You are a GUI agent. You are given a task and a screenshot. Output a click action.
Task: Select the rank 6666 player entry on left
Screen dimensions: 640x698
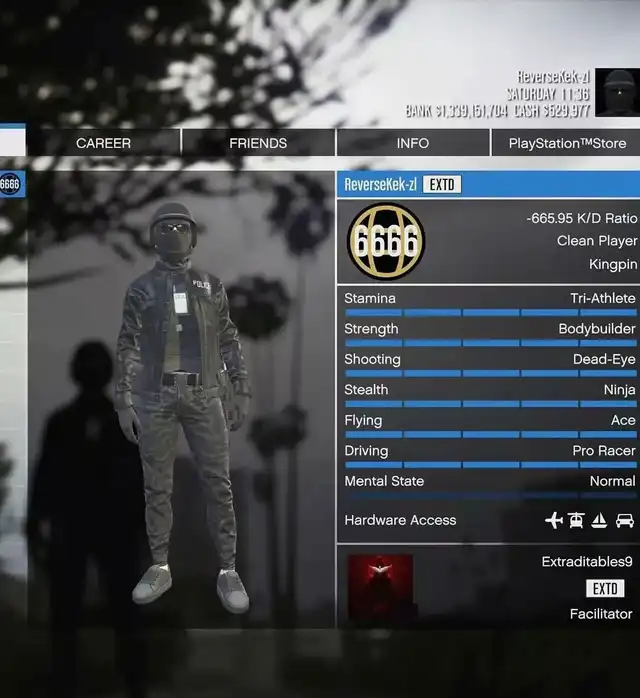10,184
